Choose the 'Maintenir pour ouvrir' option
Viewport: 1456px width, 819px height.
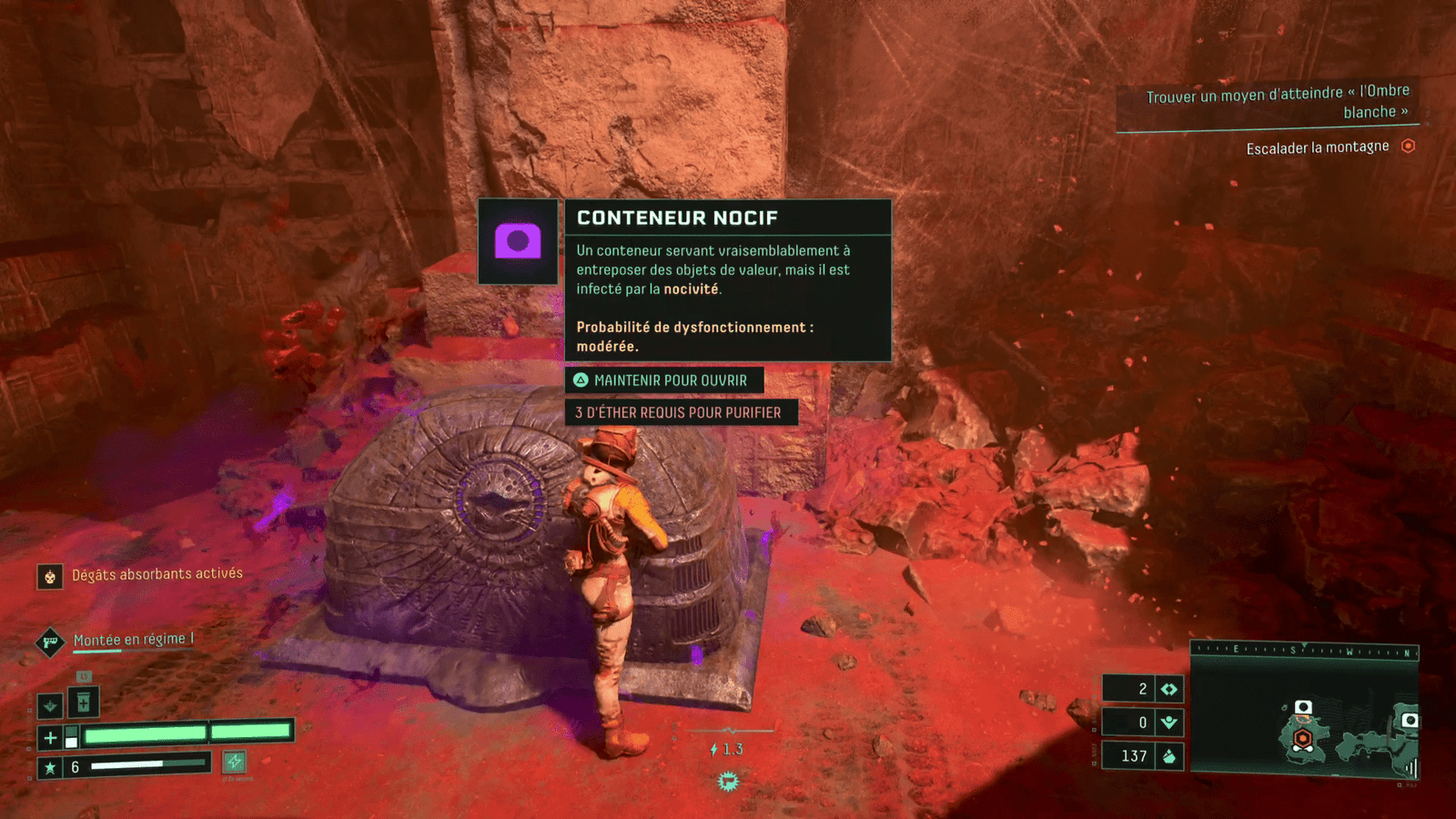pos(663,380)
